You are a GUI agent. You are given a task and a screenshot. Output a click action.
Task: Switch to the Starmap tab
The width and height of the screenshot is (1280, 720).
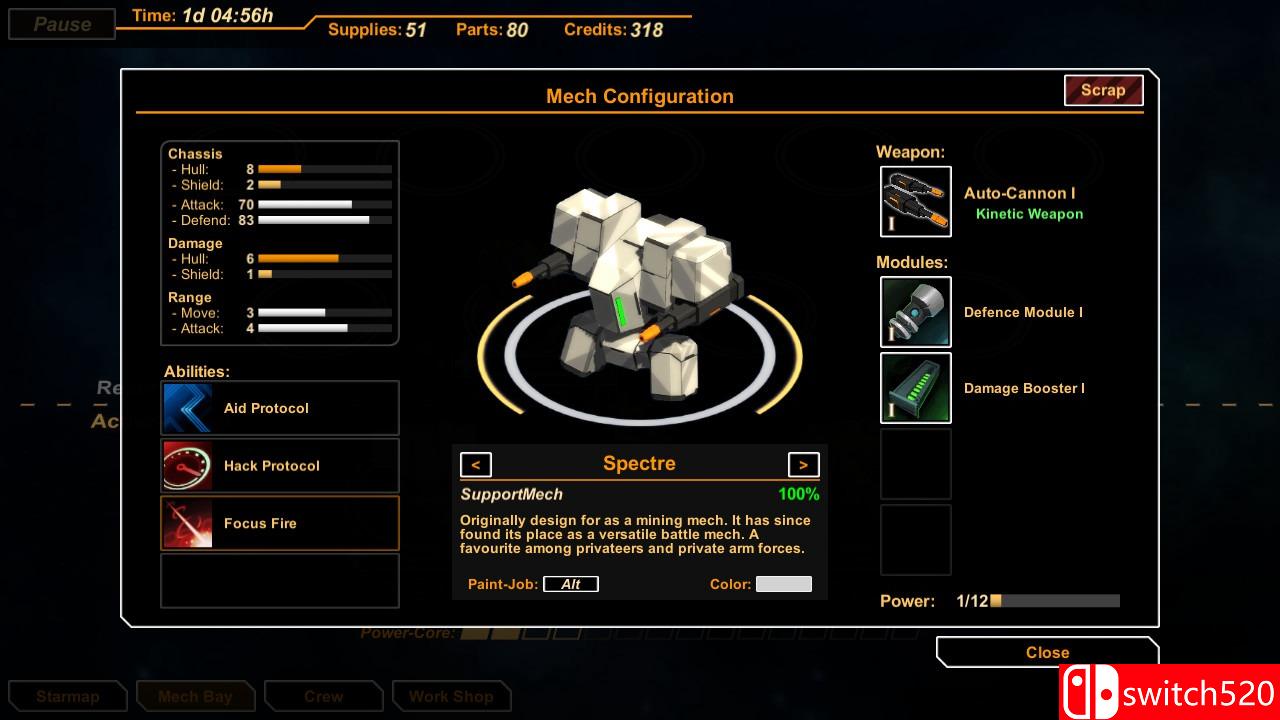(x=67, y=696)
